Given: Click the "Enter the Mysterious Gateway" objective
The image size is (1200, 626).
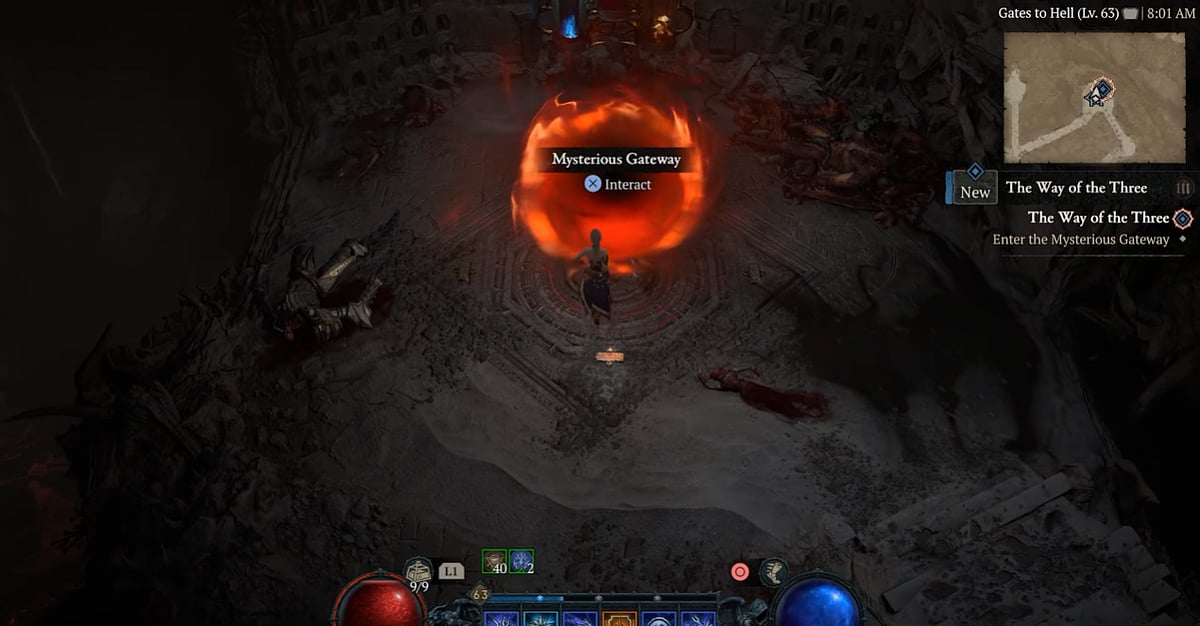Looking at the screenshot, I should [x=1080, y=240].
